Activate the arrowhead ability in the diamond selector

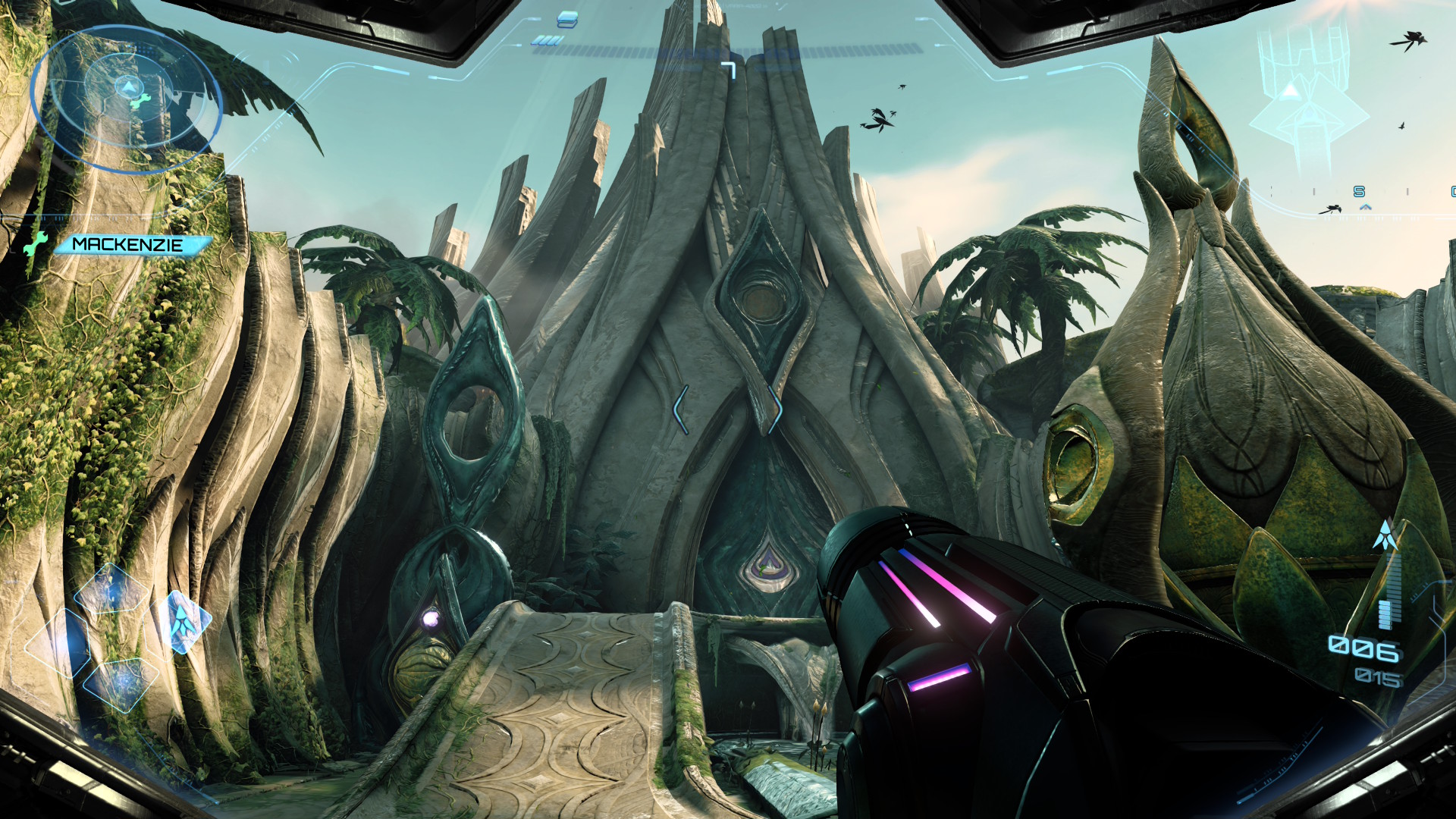pyautogui.click(x=183, y=620)
